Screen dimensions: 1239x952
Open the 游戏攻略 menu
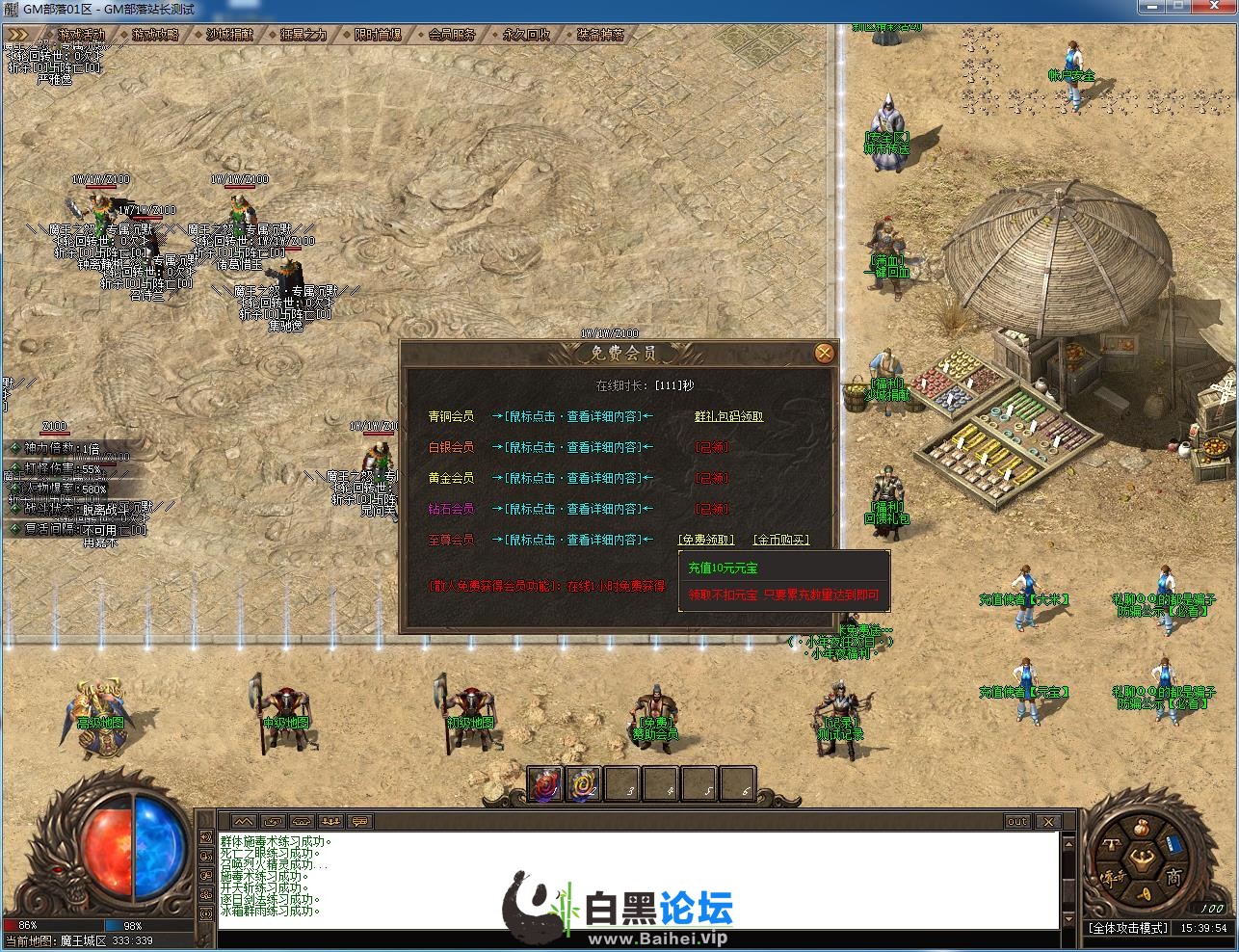point(155,35)
